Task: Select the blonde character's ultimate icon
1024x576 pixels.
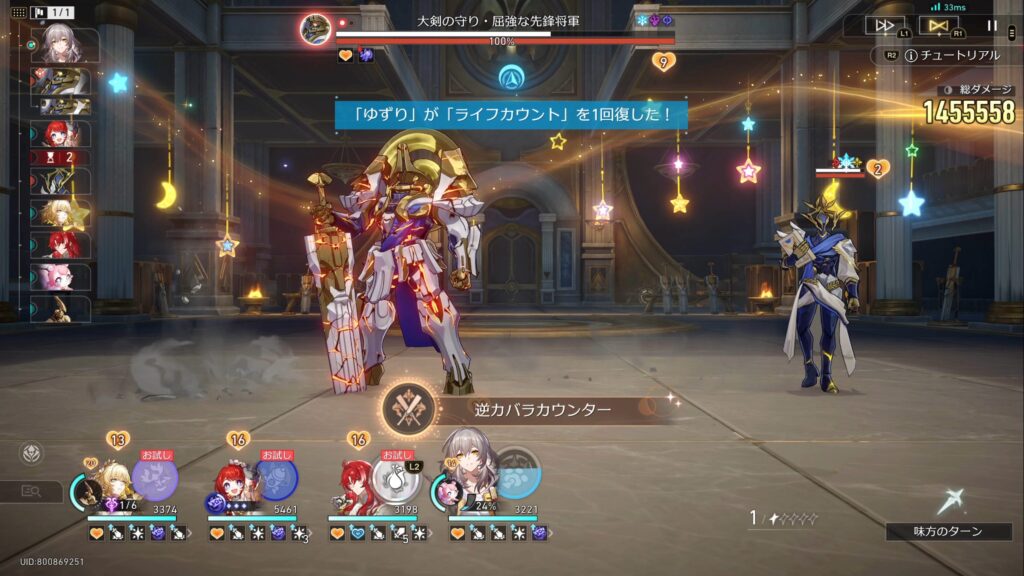Action: 155,477
